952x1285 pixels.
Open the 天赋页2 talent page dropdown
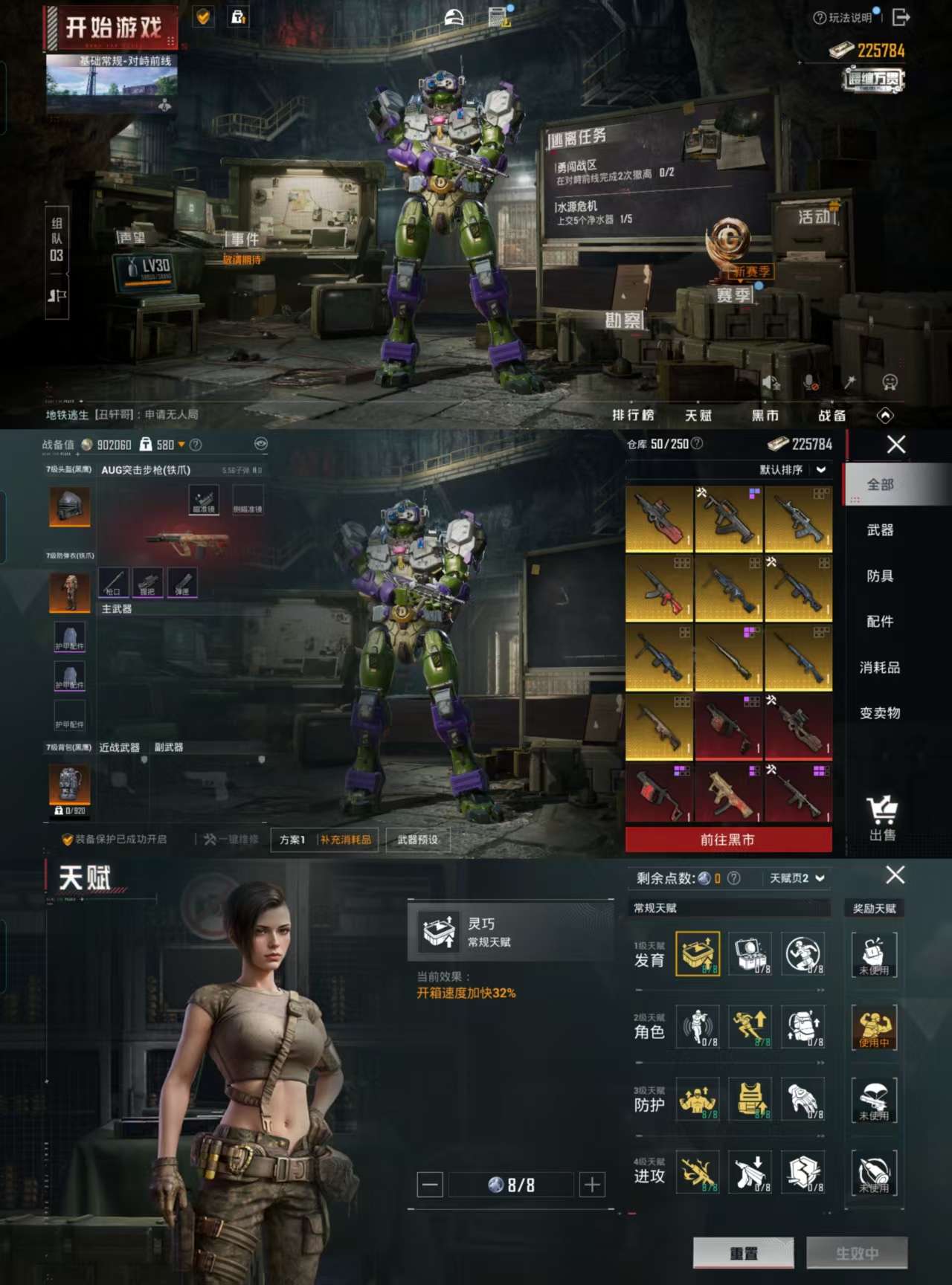(797, 878)
